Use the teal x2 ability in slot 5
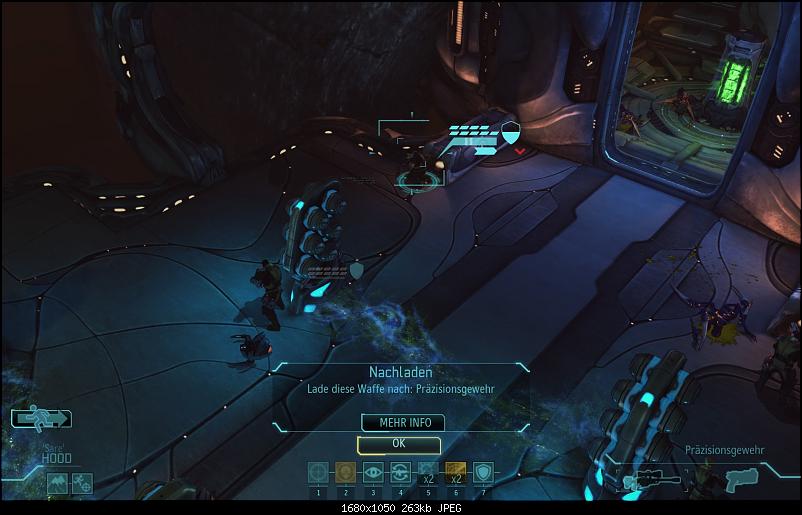This screenshot has height=515, width=802. (428, 473)
